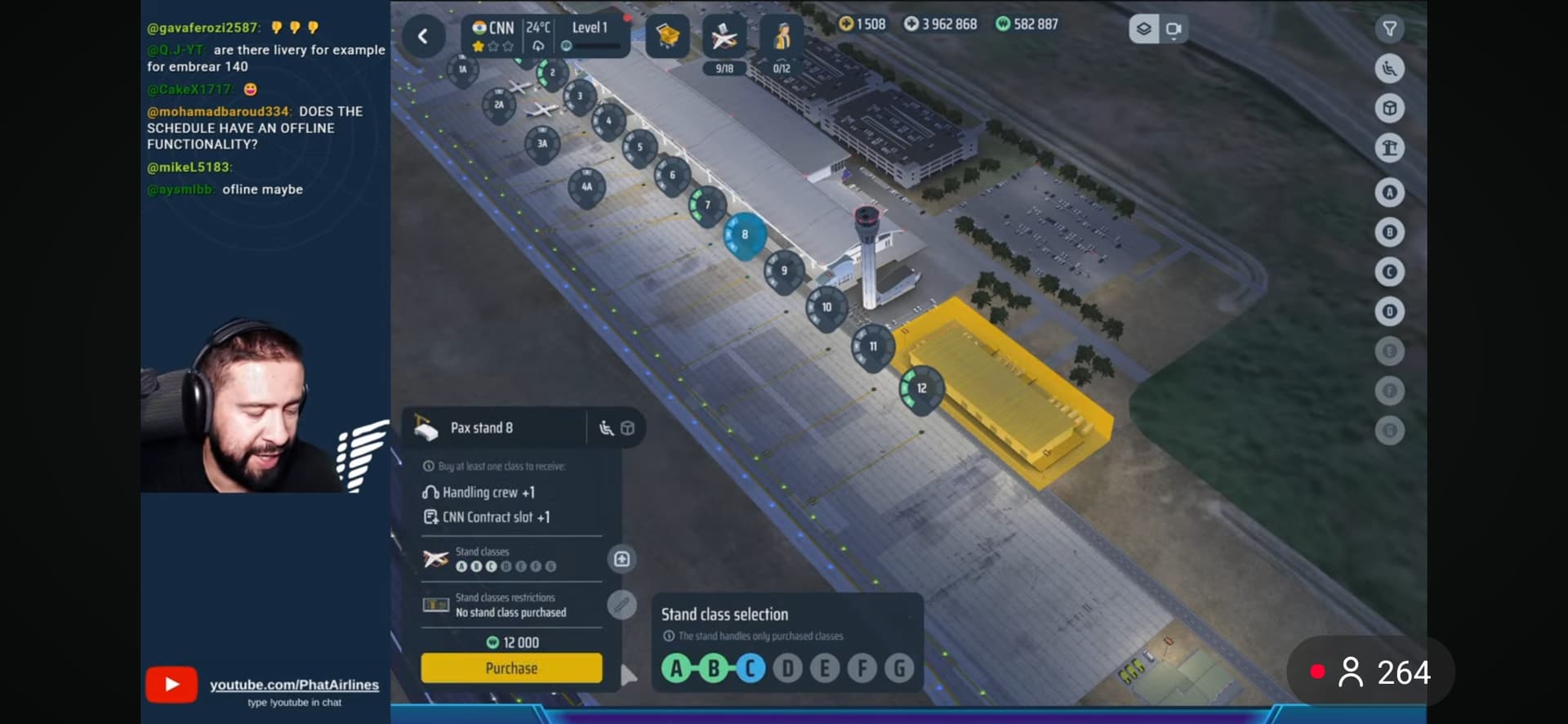Open the shopping cart store
The width and height of the screenshot is (1568, 724).
[667, 36]
